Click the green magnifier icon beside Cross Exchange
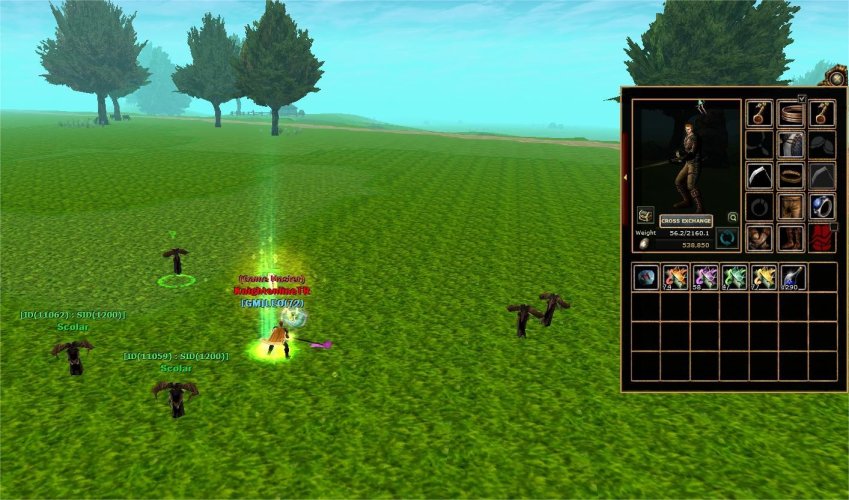The width and height of the screenshot is (849, 500). tap(732, 216)
